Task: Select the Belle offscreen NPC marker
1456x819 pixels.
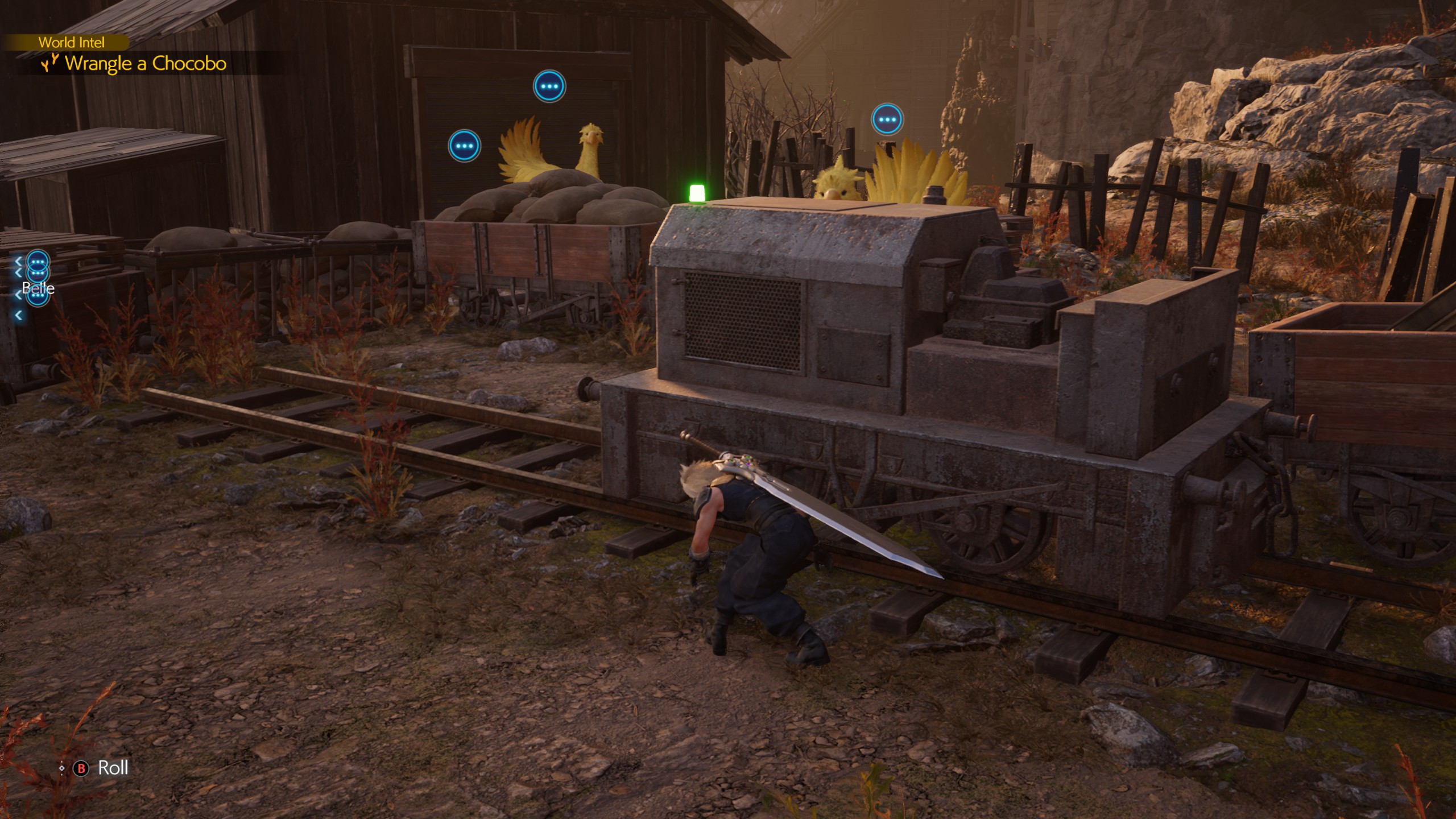Action: (38, 288)
